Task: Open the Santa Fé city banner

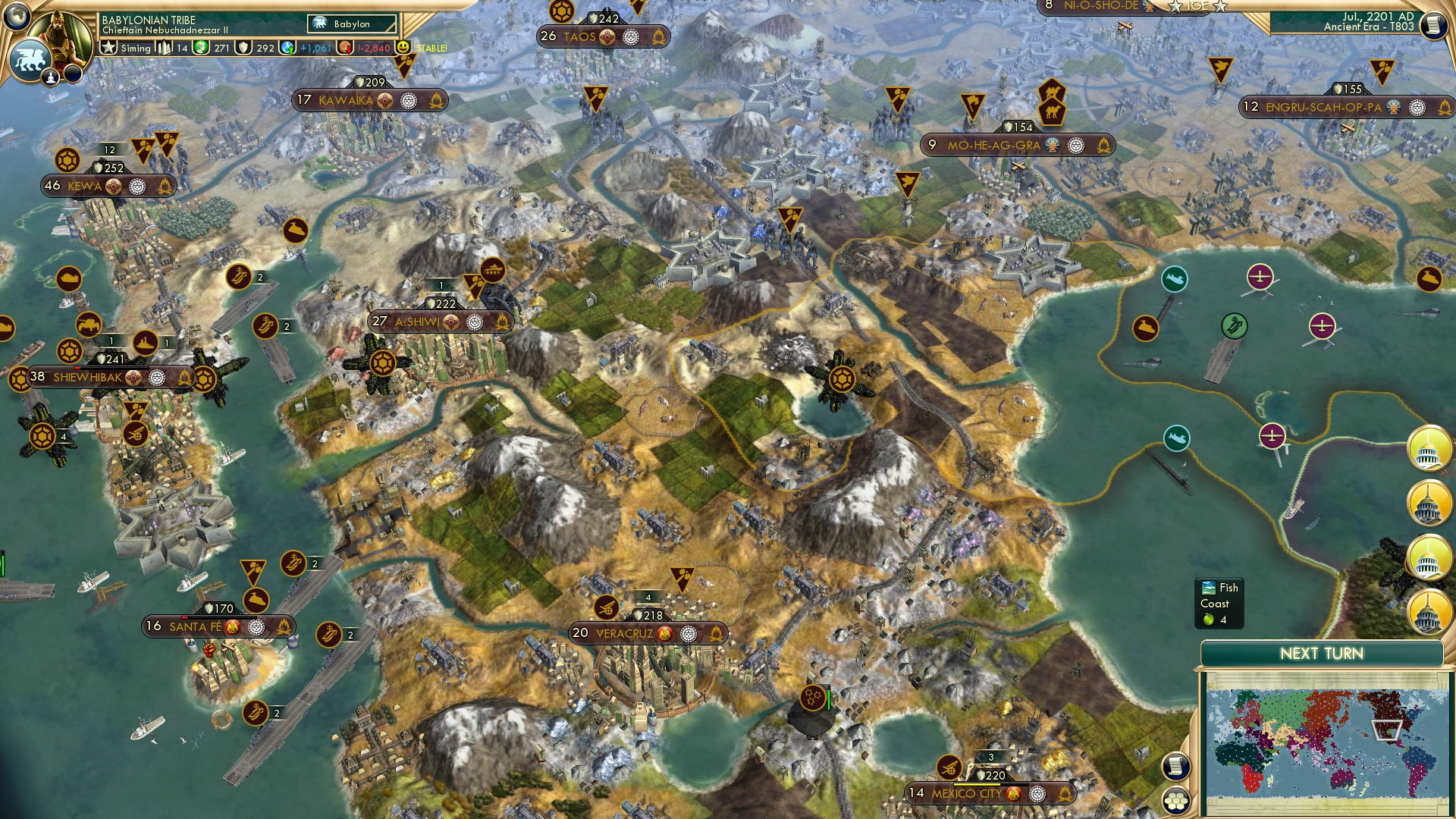Action: [x=215, y=626]
